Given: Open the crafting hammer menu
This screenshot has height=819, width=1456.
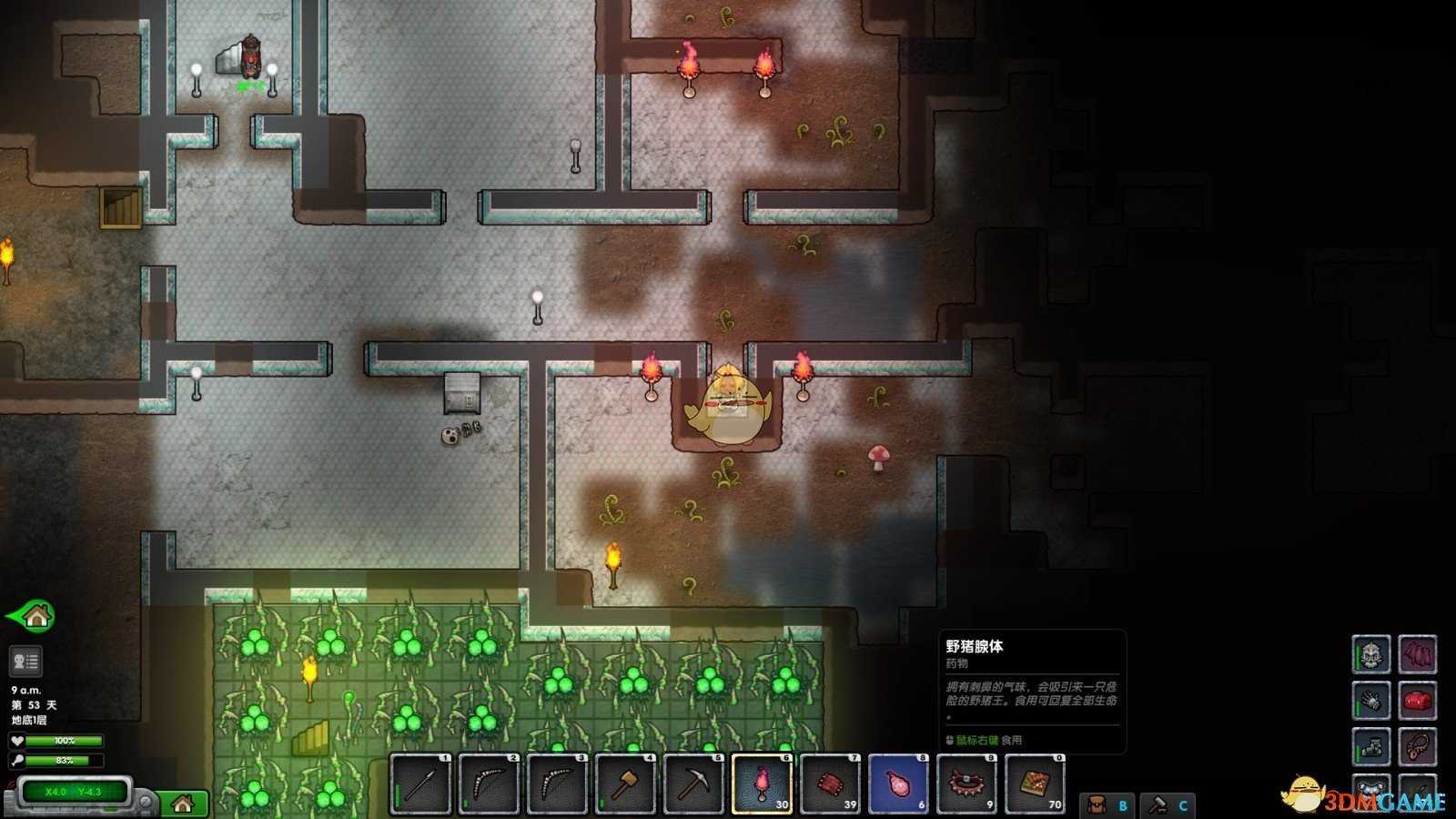Looking at the screenshot, I should [x=1168, y=805].
